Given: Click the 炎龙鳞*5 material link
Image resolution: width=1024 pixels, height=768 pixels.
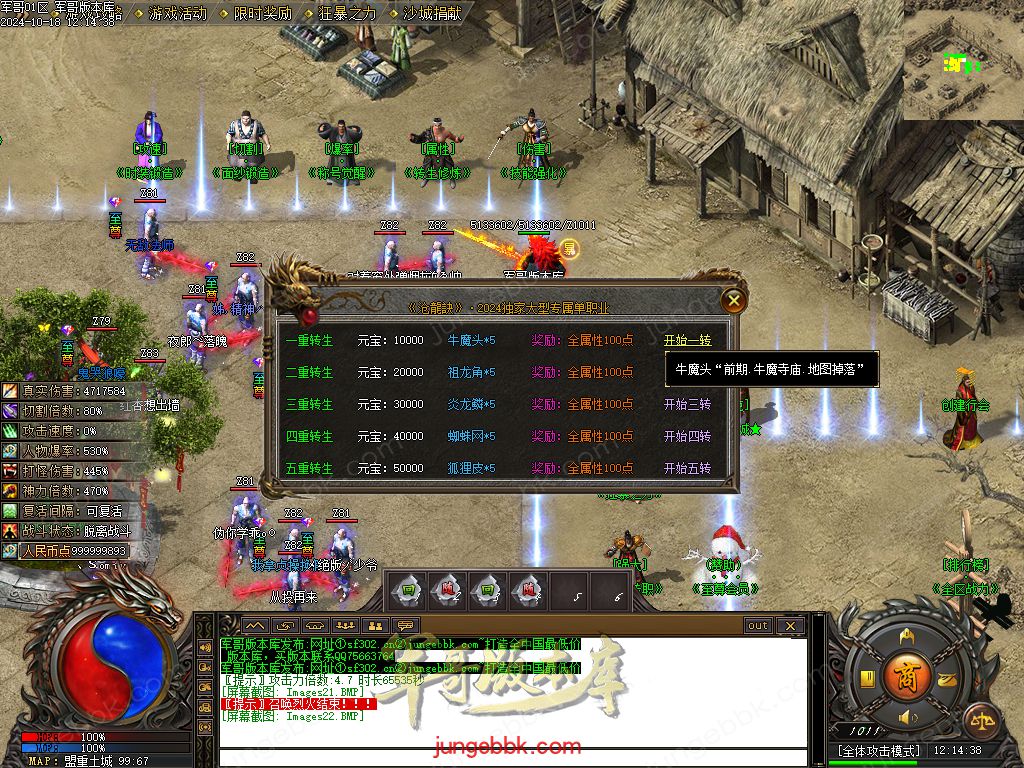Looking at the screenshot, I should 471,404.
